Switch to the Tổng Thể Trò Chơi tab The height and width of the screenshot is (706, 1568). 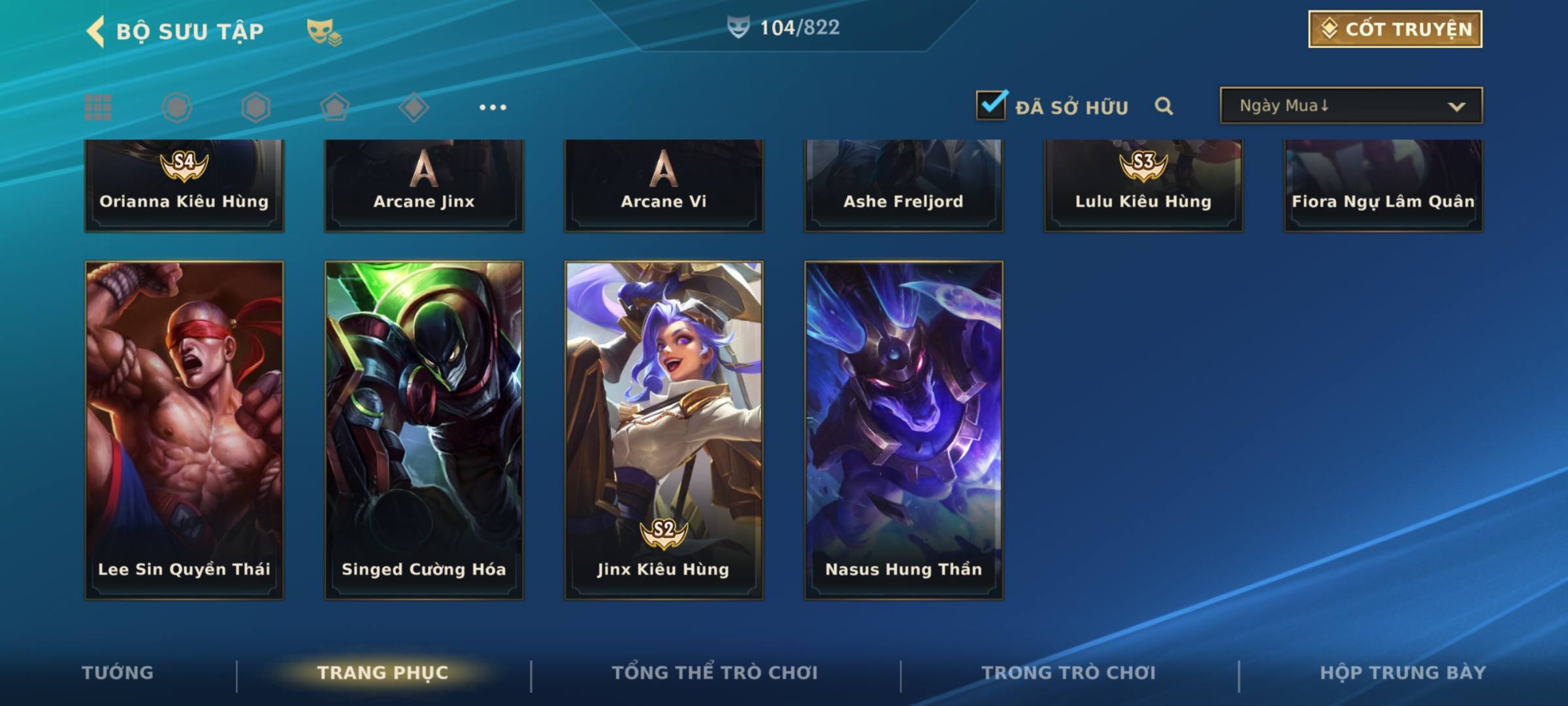(x=715, y=673)
